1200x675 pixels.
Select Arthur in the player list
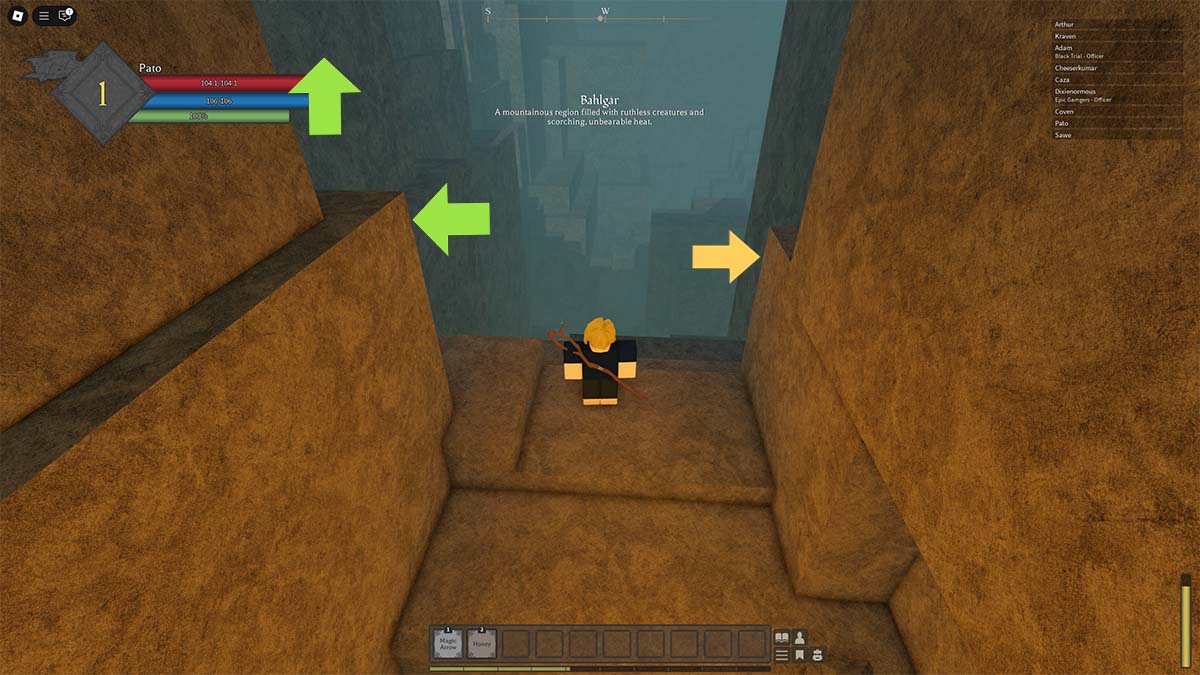point(1064,24)
